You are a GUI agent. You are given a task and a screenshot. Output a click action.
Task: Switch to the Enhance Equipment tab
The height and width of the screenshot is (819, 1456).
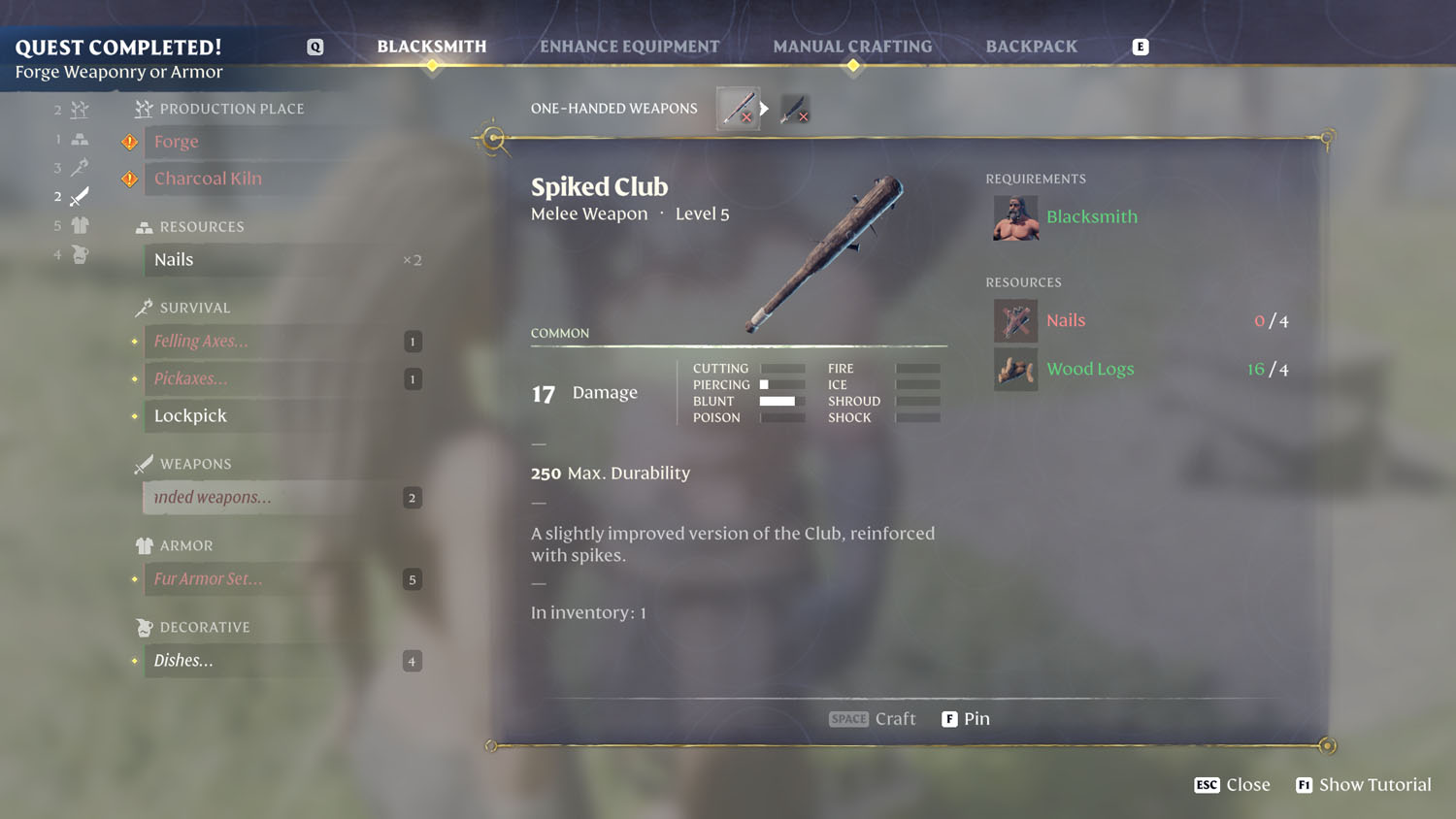630,46
